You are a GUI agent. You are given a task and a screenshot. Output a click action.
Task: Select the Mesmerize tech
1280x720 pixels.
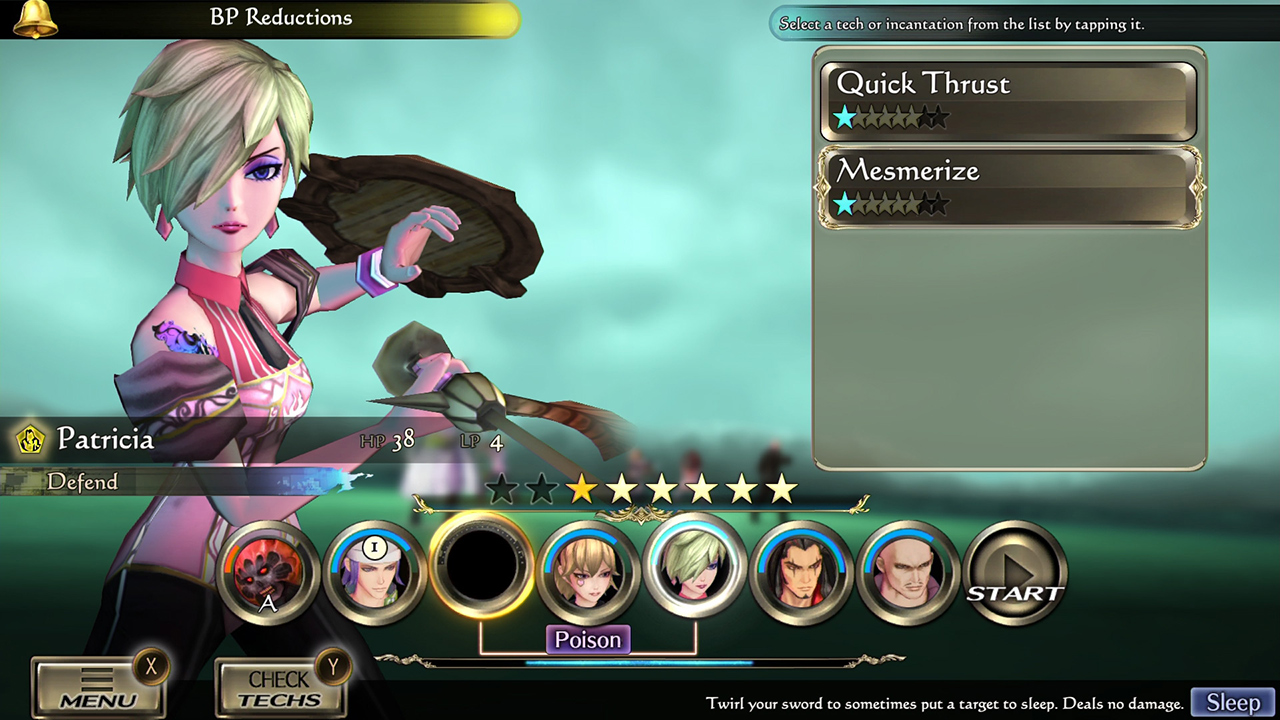1008,186
